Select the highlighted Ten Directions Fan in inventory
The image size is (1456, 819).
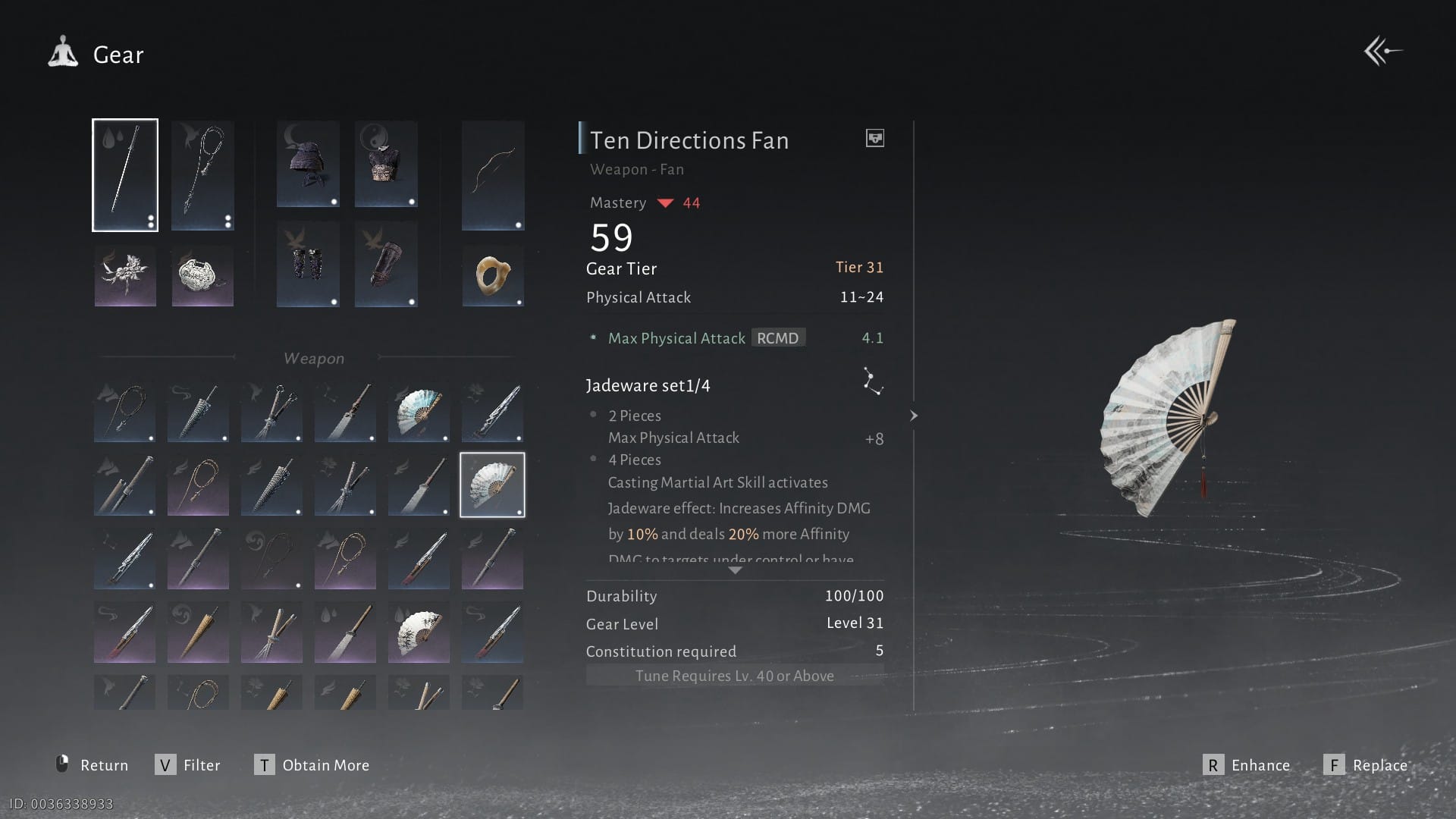492,485
